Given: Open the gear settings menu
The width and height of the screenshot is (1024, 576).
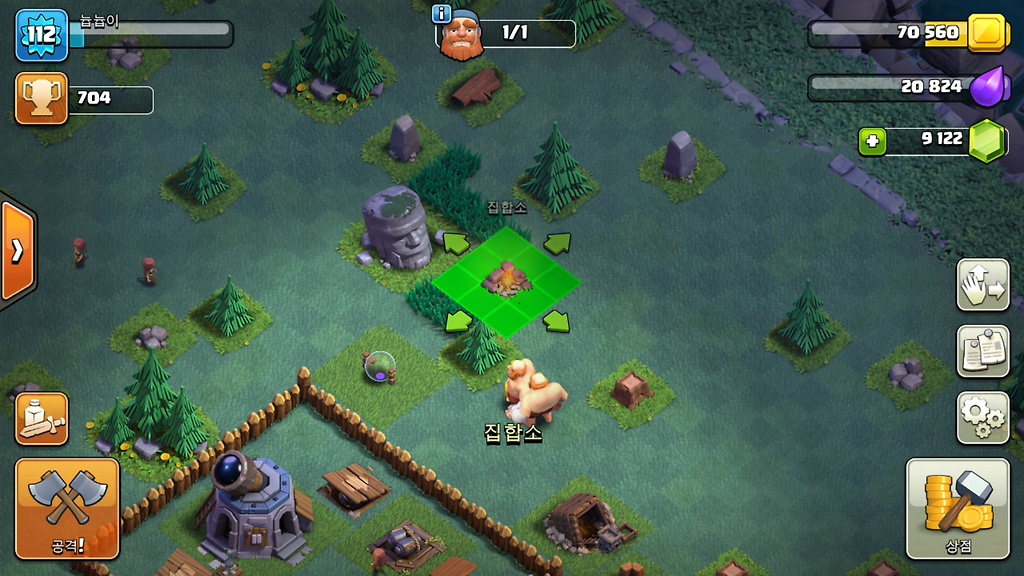Looking at the screenshot, I should pyautogui.click(x=982, y=417).
